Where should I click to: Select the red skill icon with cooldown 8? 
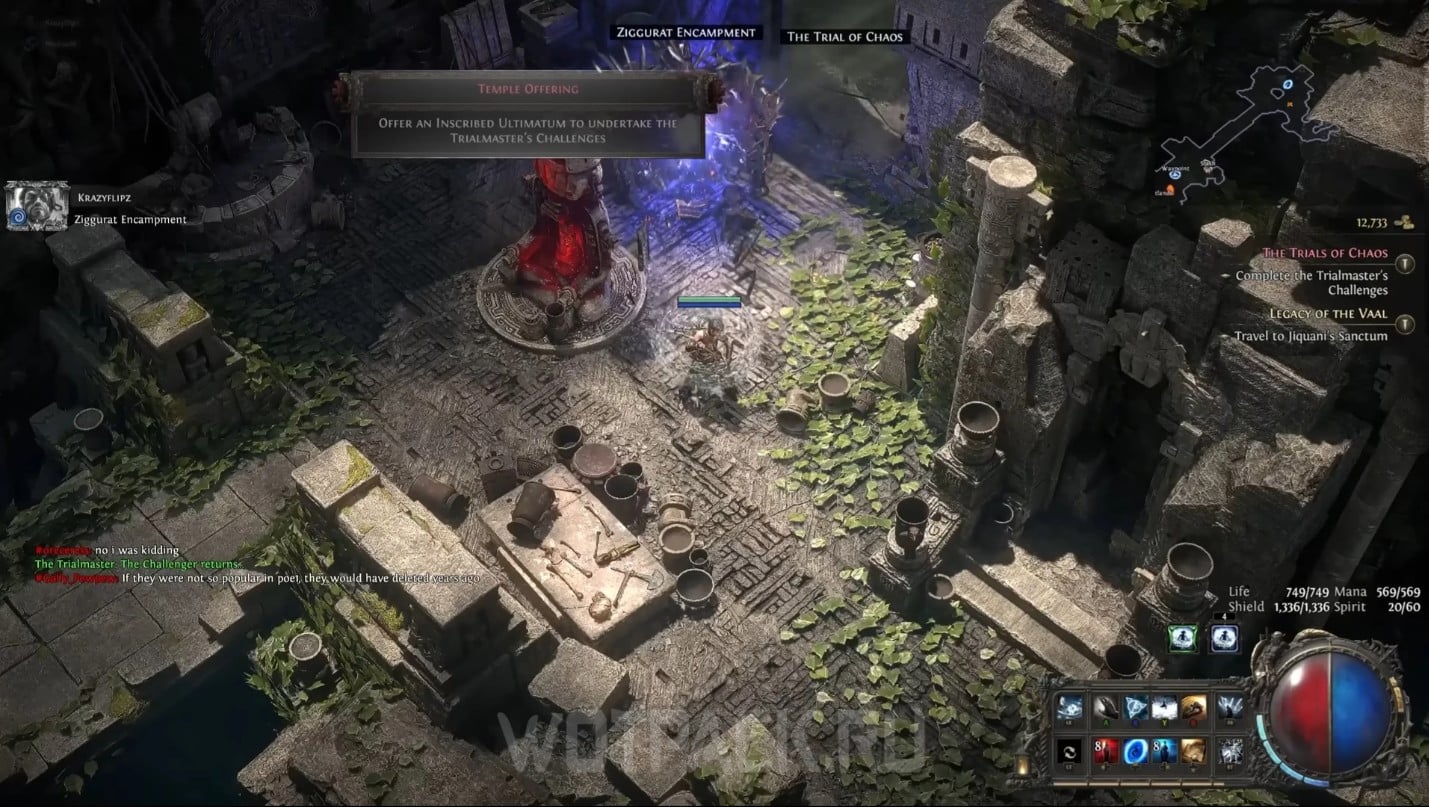(x=1108, y=751)
